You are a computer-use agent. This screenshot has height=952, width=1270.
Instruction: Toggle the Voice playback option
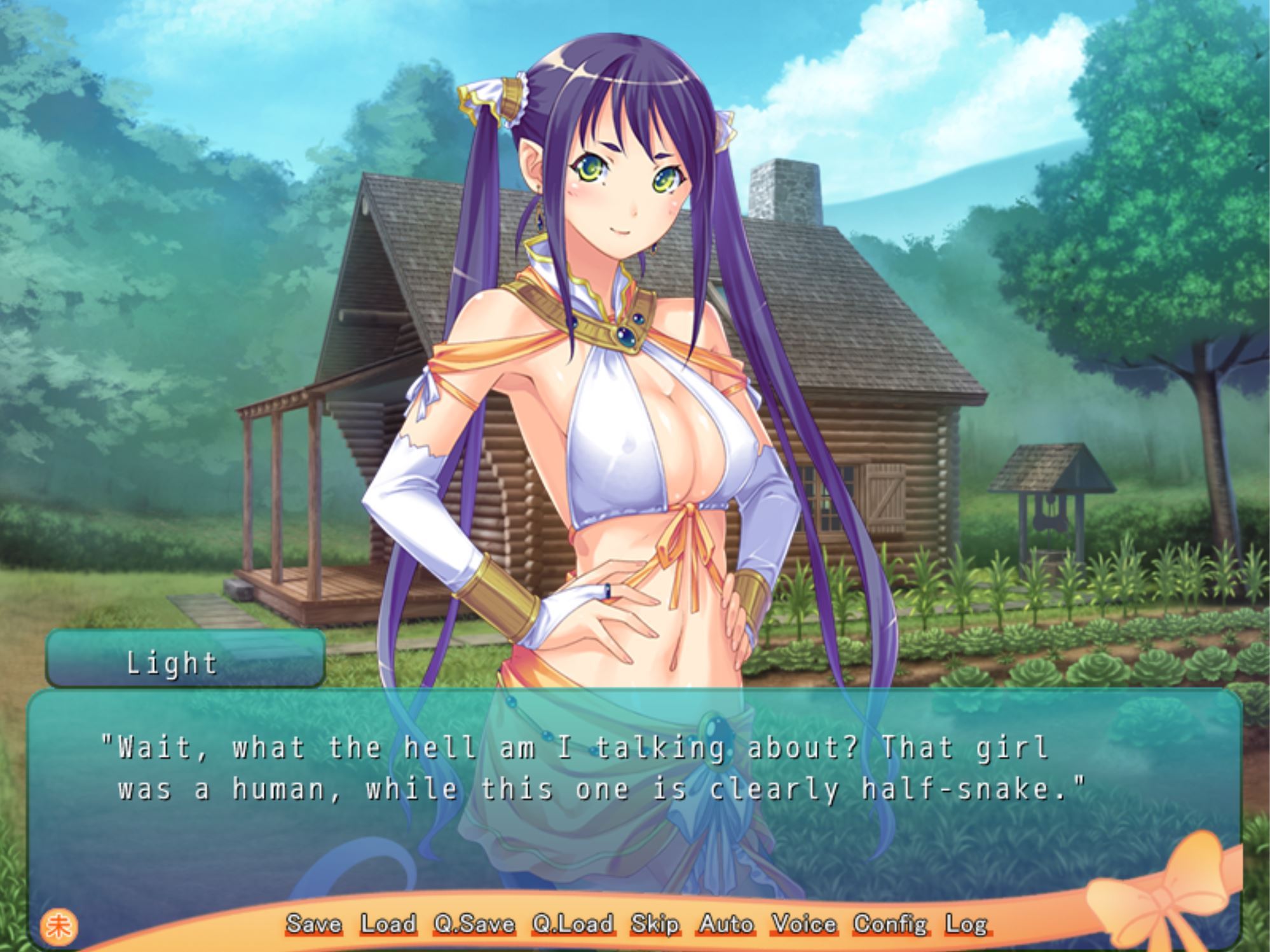click(803, 924)
